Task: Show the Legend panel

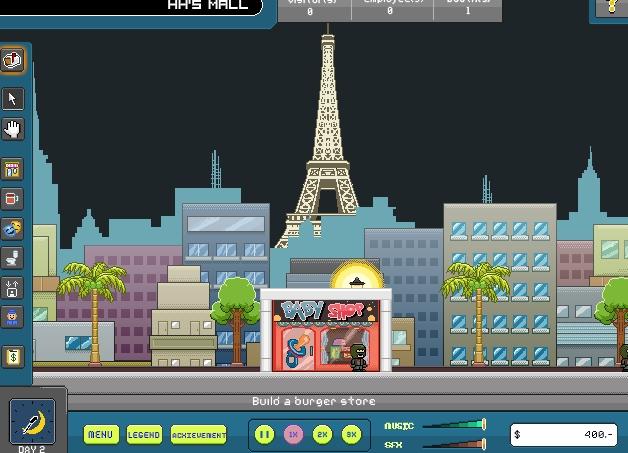Action: (x=143, y=435)
